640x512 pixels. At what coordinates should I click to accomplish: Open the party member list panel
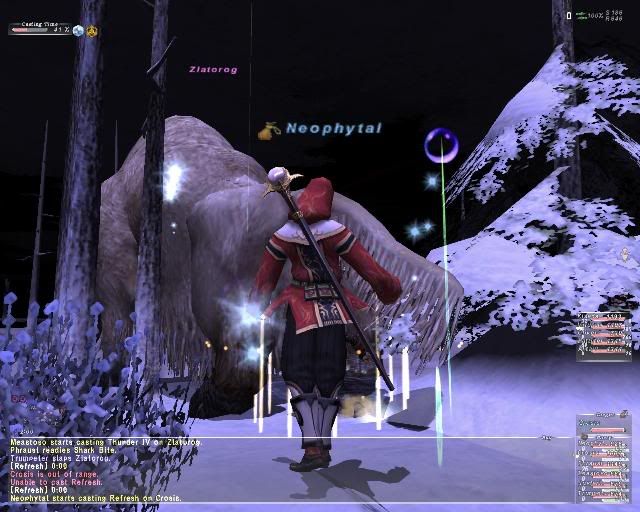point(604,456)
